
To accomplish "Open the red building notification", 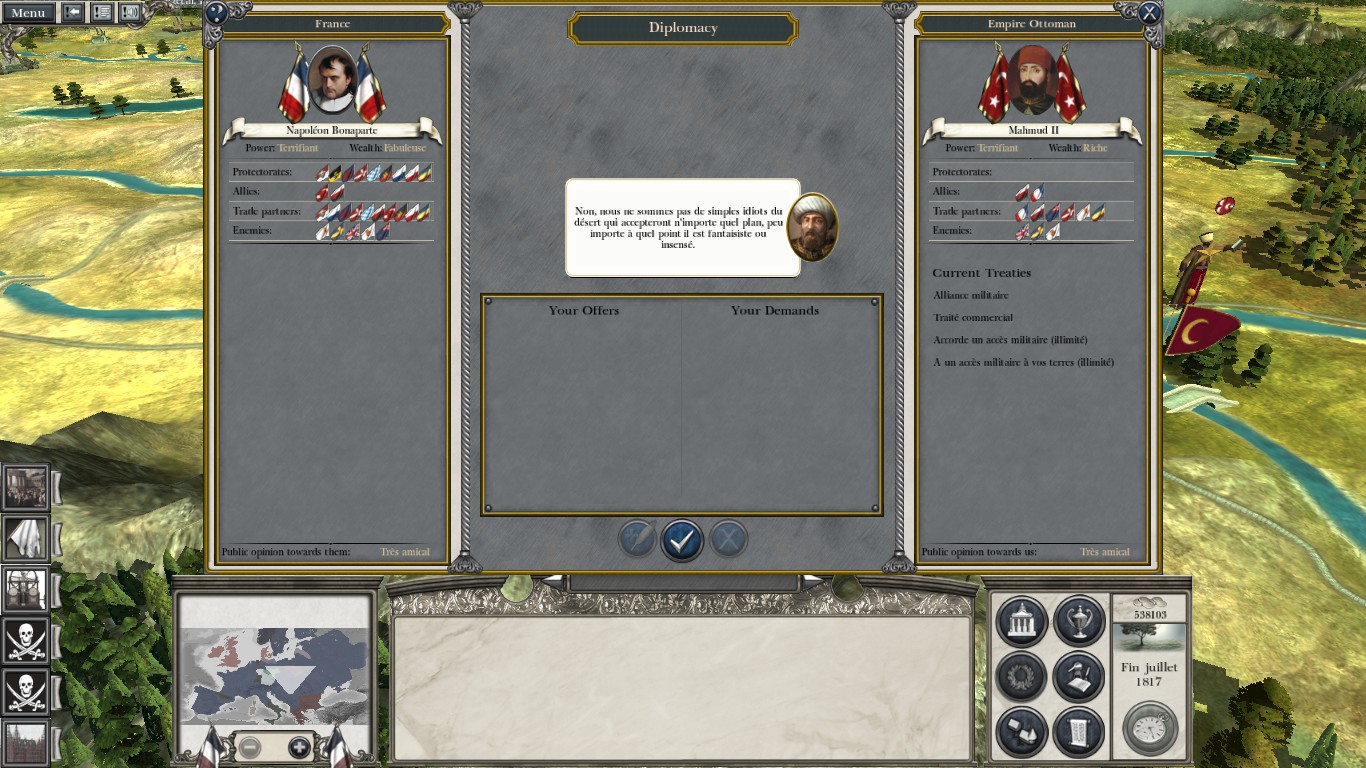I will coord(26,743).
